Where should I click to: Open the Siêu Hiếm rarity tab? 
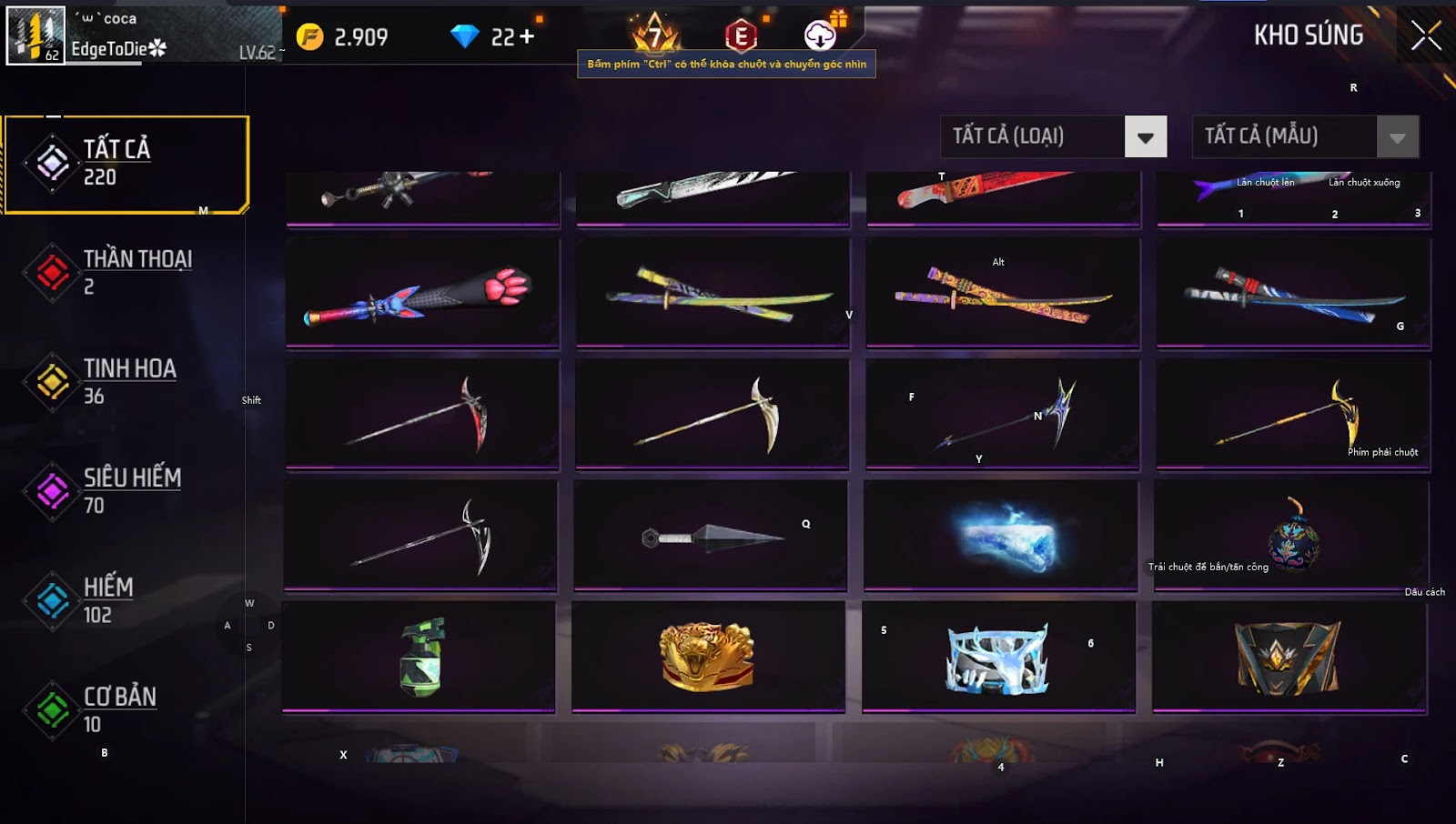126,491
